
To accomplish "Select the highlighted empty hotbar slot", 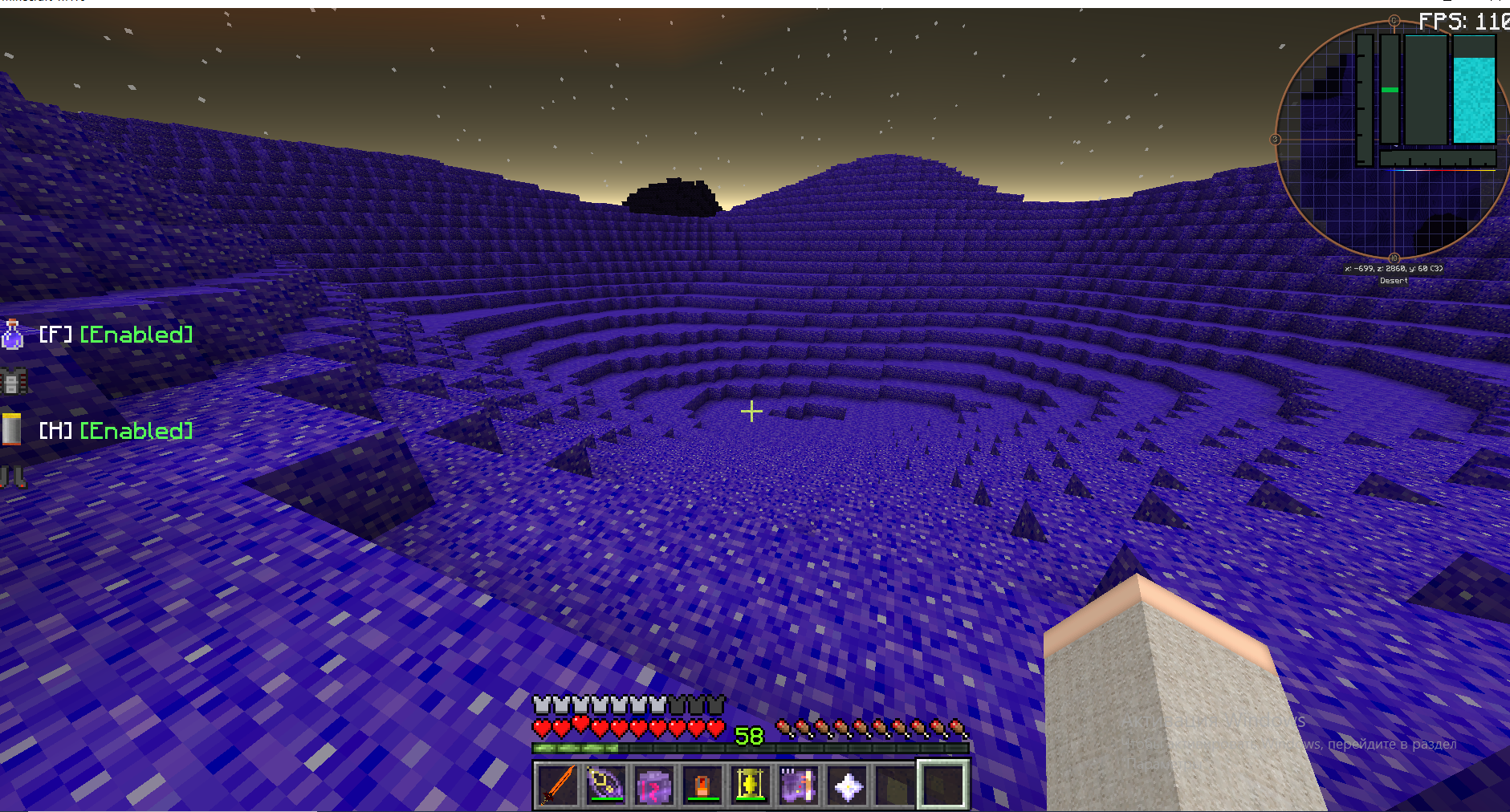I will tap(943, 784).
